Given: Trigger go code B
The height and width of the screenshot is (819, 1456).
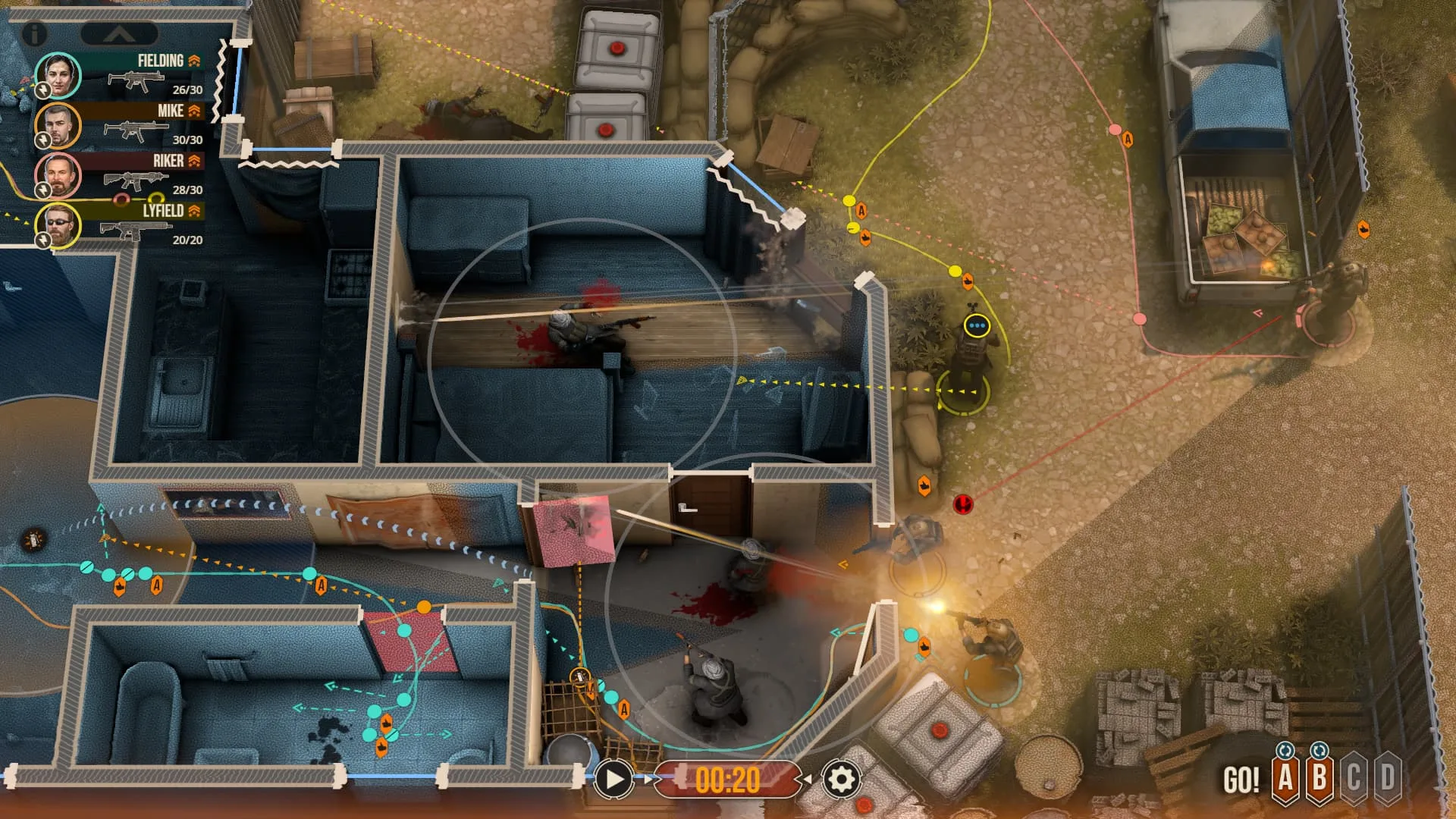Looking at the screenshot, I should [1319, 777].
